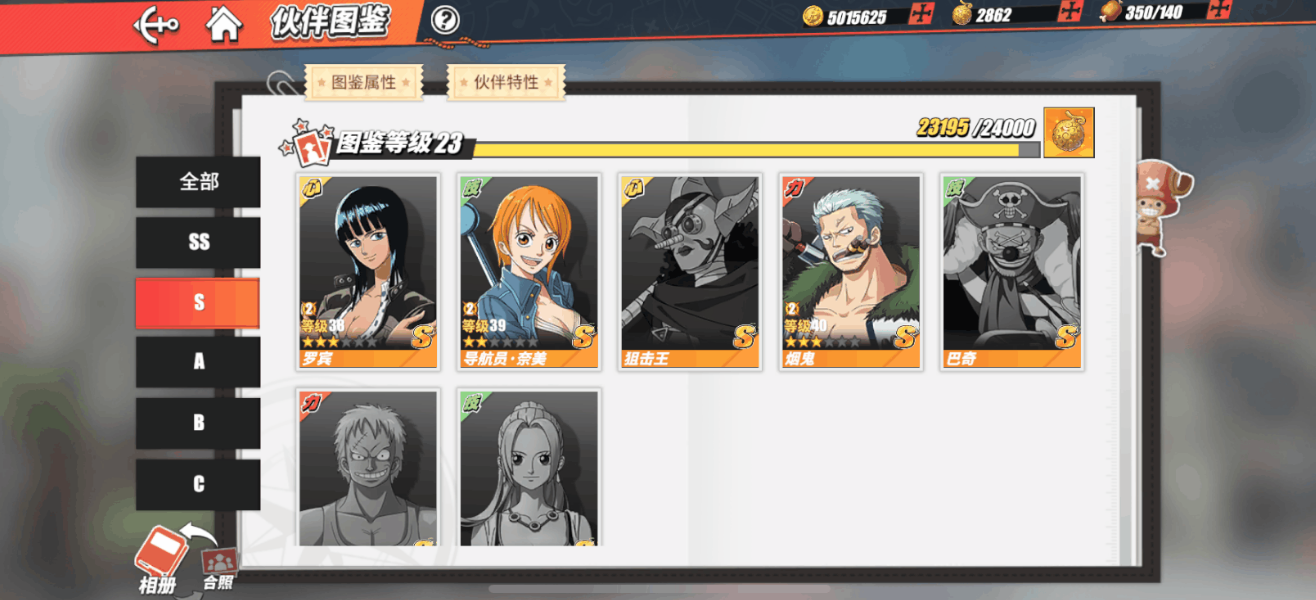Open the 图鉴属性 tab

tap(364, 83)
